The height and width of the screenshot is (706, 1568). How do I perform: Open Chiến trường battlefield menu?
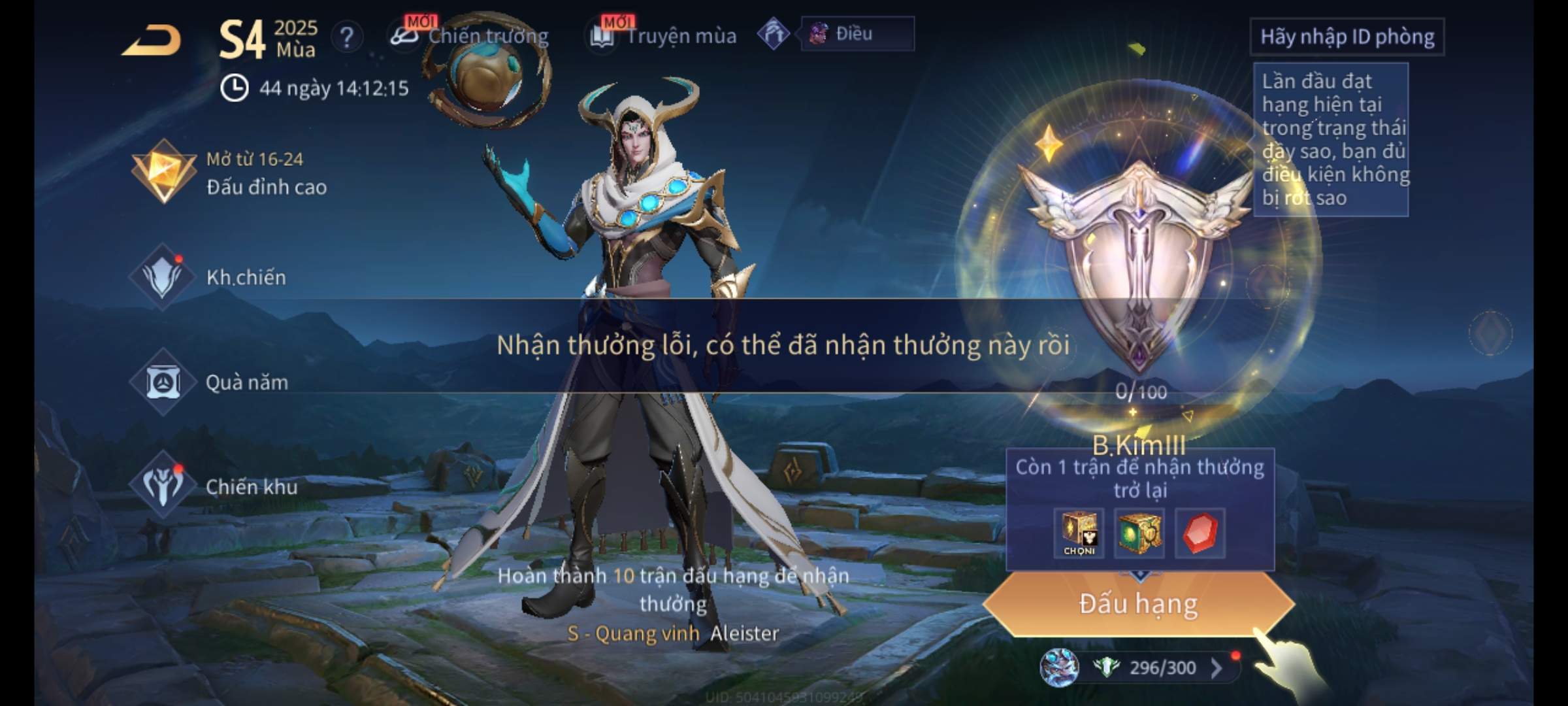[x=470, y=36]
